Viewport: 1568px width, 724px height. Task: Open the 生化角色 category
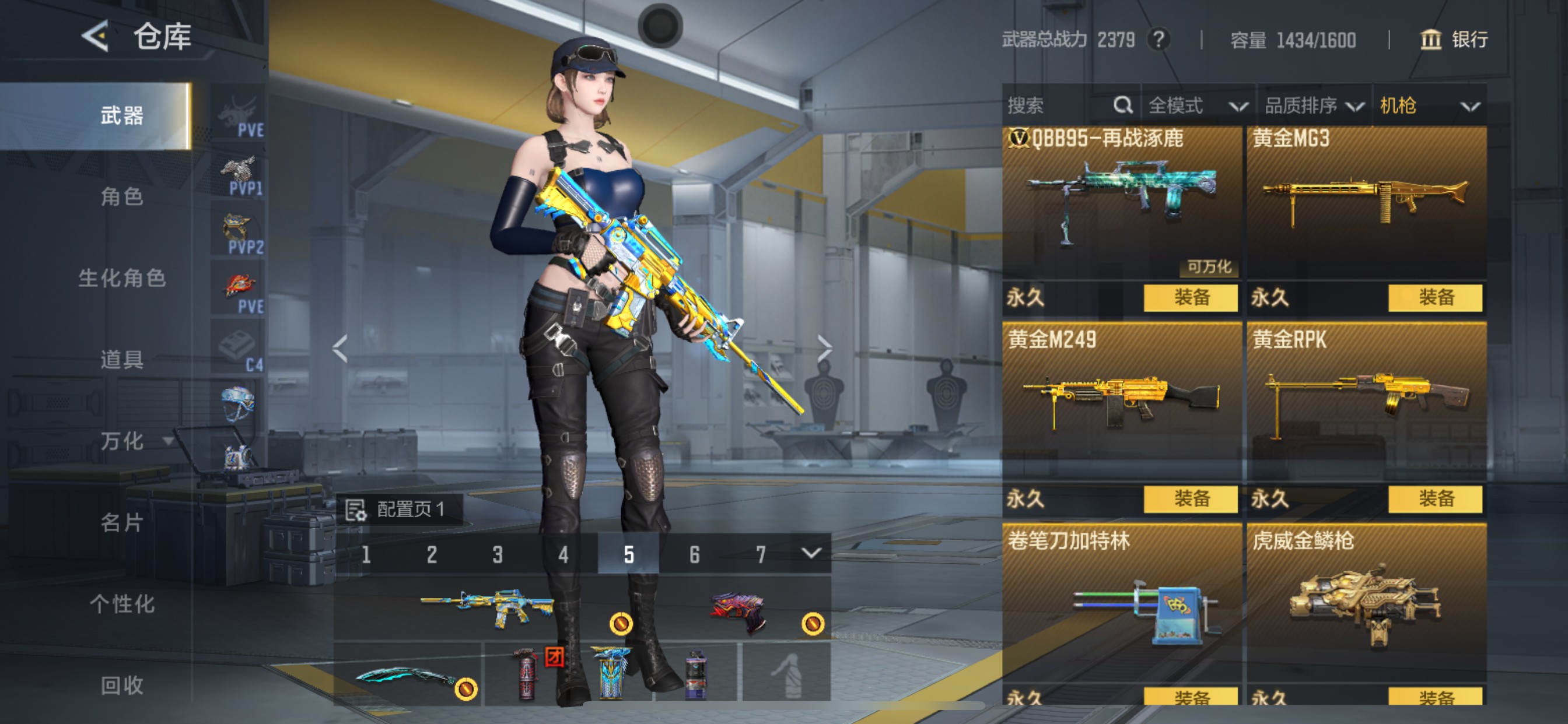click(x=122, y=278)
